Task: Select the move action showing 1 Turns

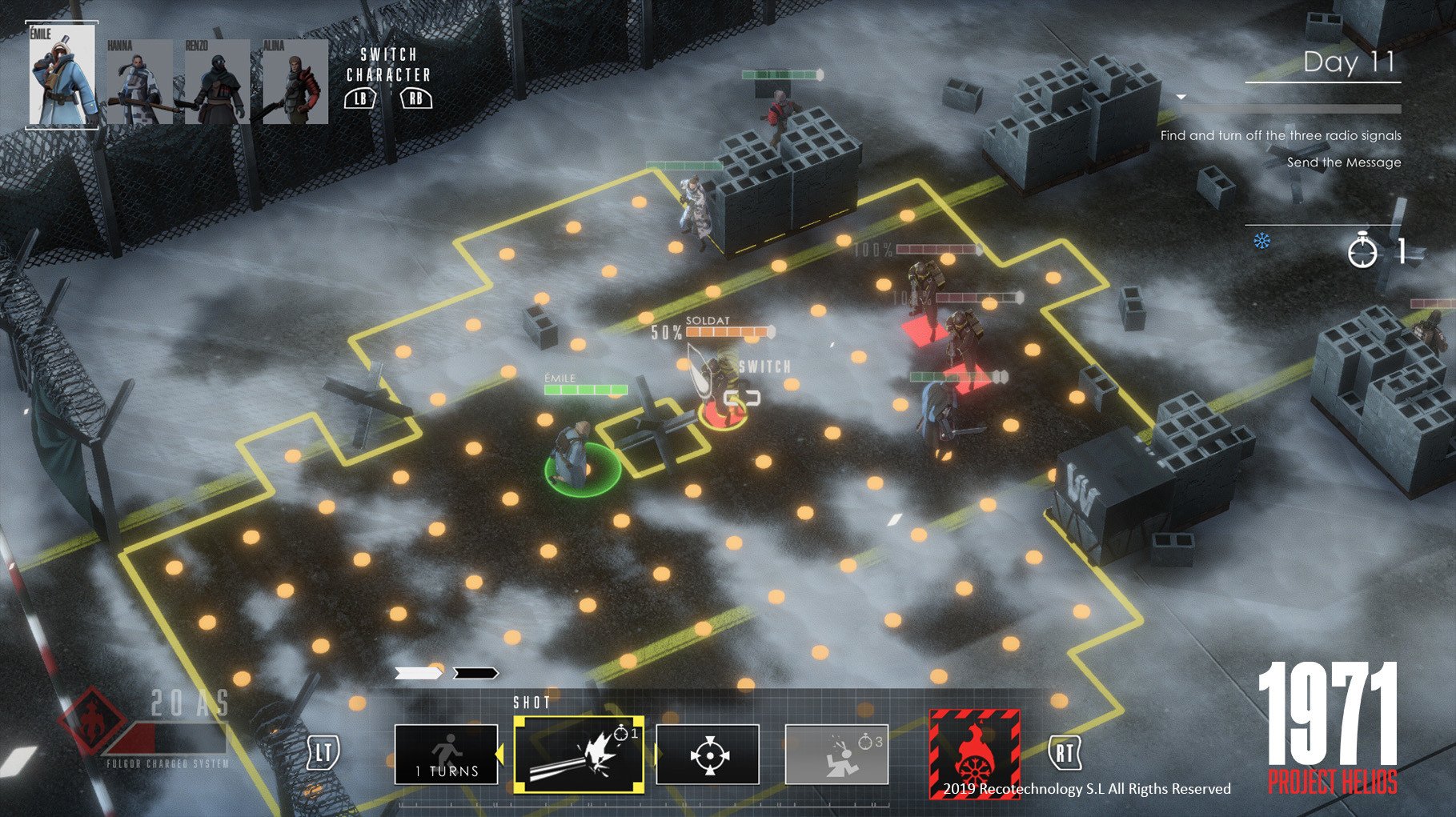Action: [x=446, y=754]
